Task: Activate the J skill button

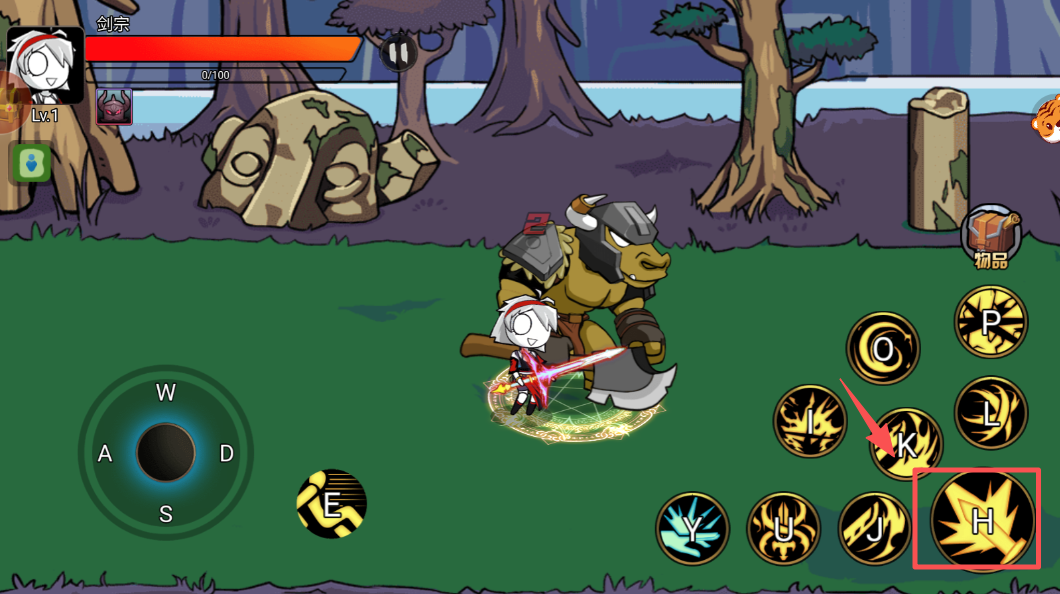Action: coord(874,528)
